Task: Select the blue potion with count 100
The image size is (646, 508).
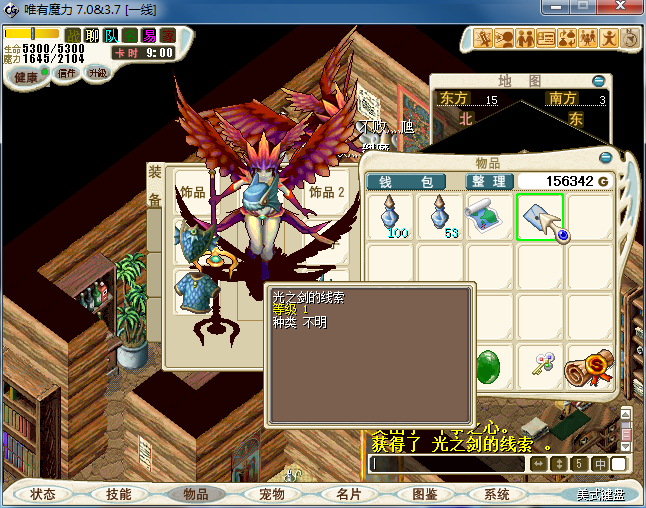Action: pyautogui.click(x=389, y=217)
